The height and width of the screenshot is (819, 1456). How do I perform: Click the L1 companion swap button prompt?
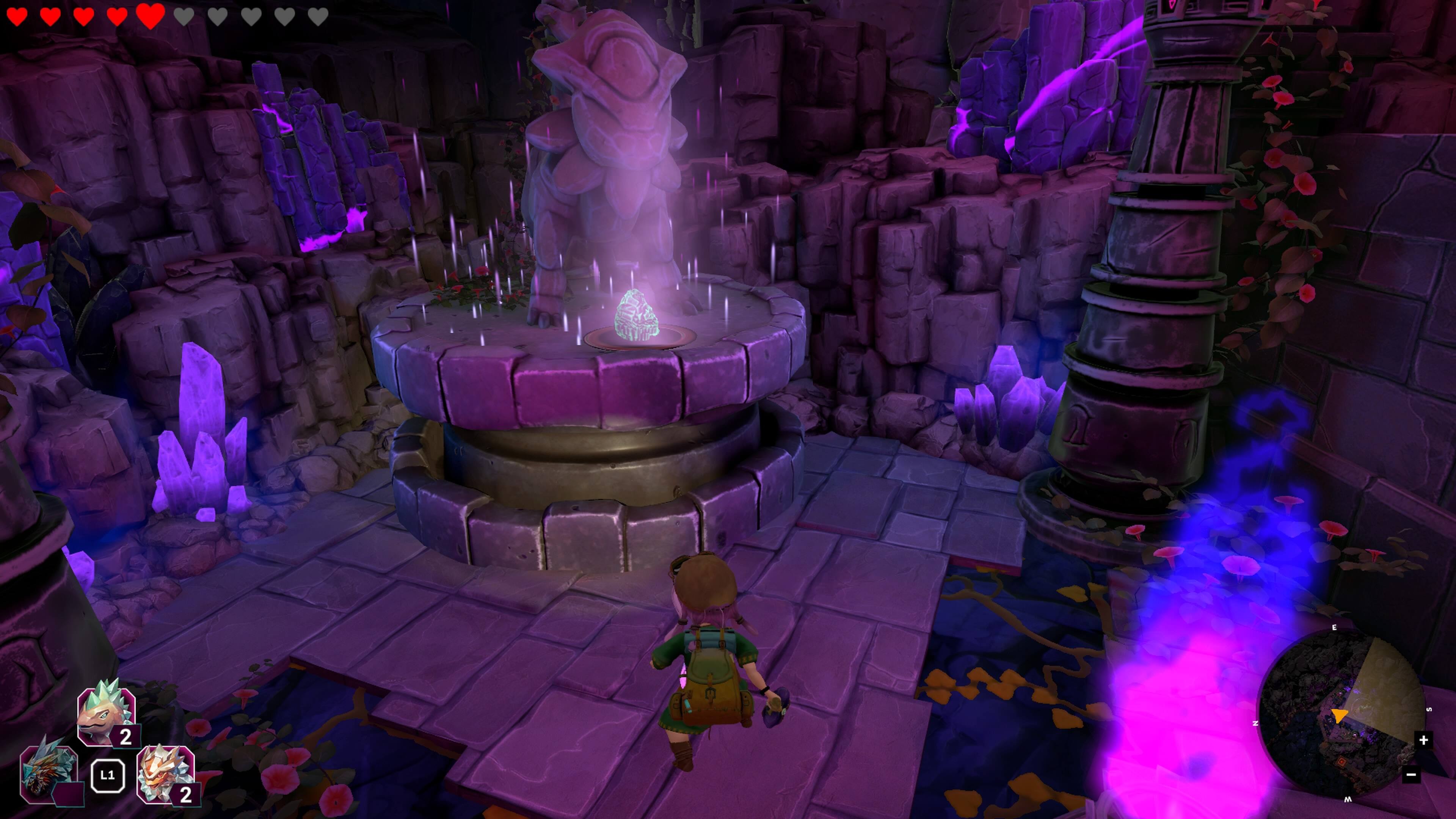coord(108,775)
